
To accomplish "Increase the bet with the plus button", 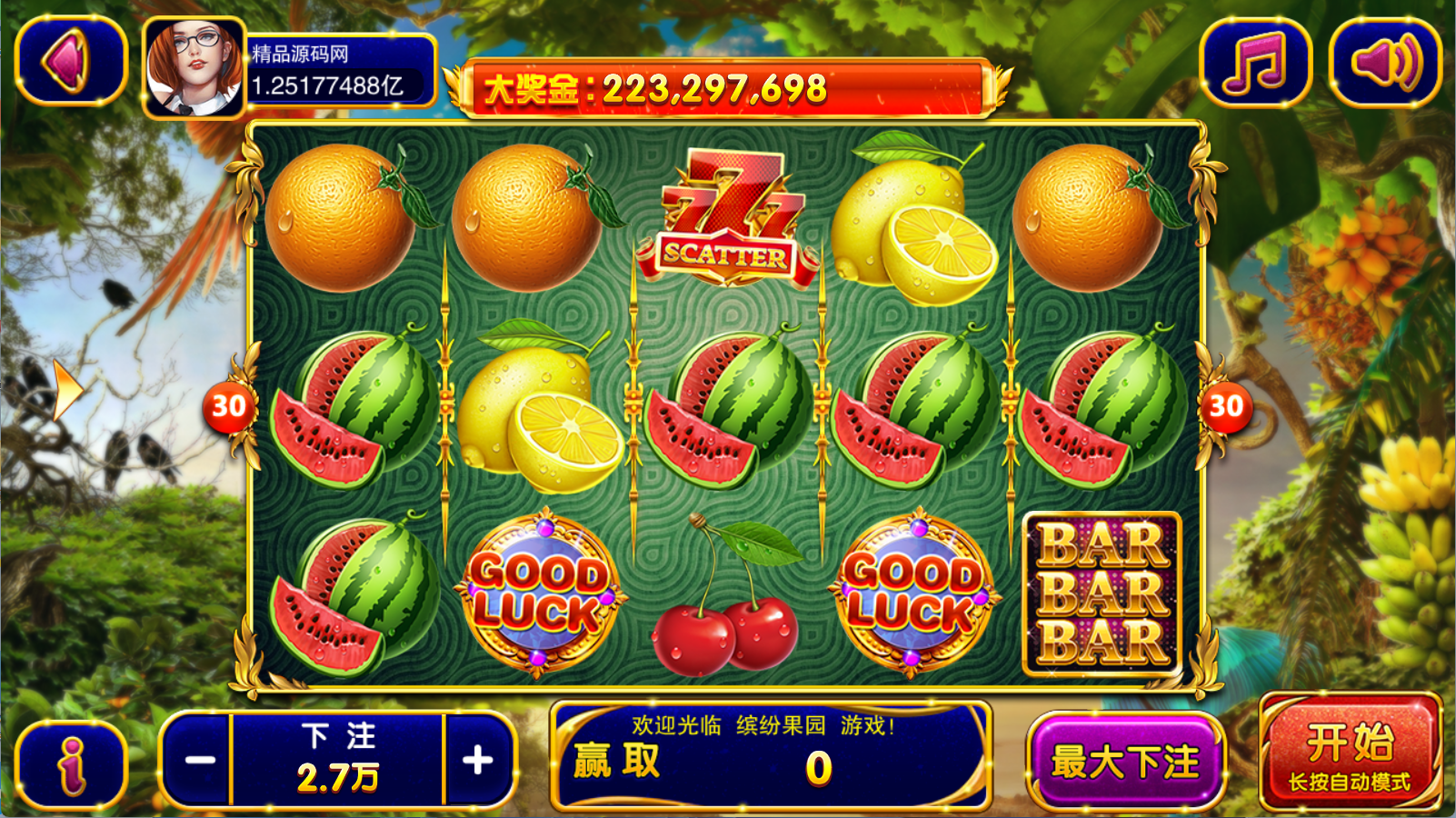I will click(x=478, y=760).
